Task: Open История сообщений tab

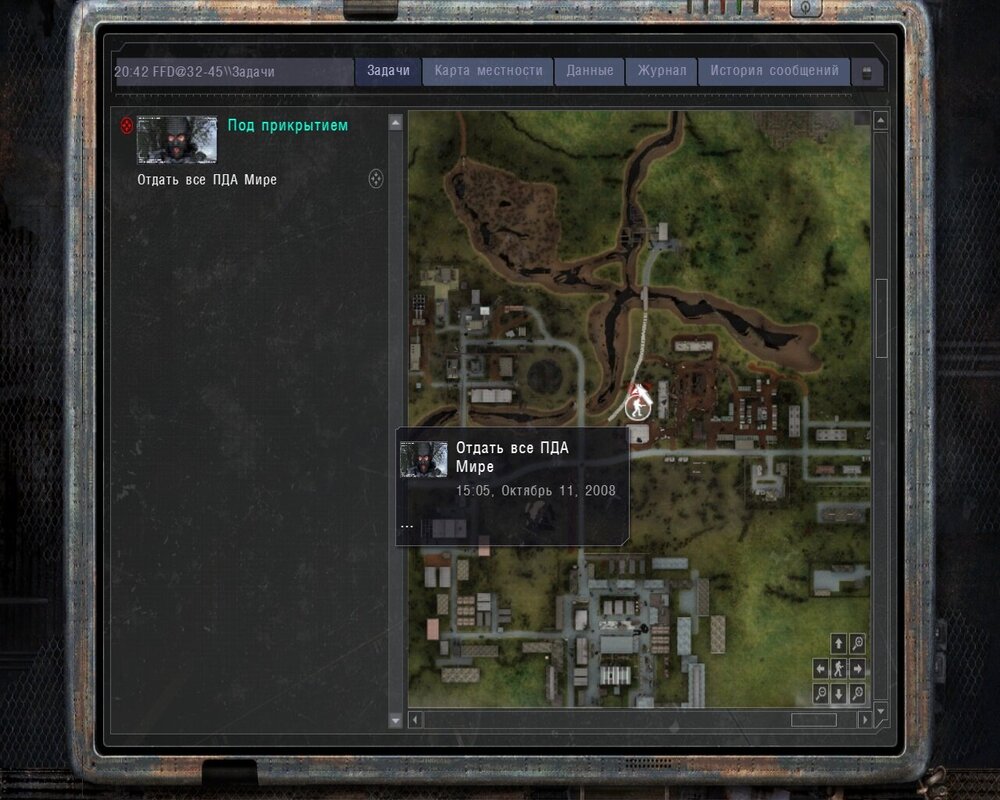Action: [x=774, y=71]
